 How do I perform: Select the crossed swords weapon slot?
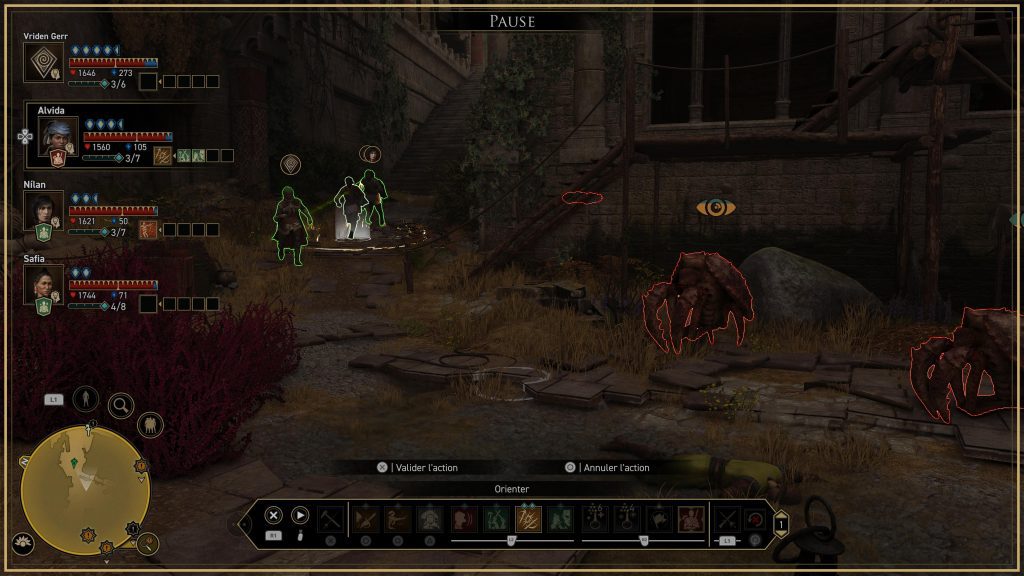pos(727,519)
